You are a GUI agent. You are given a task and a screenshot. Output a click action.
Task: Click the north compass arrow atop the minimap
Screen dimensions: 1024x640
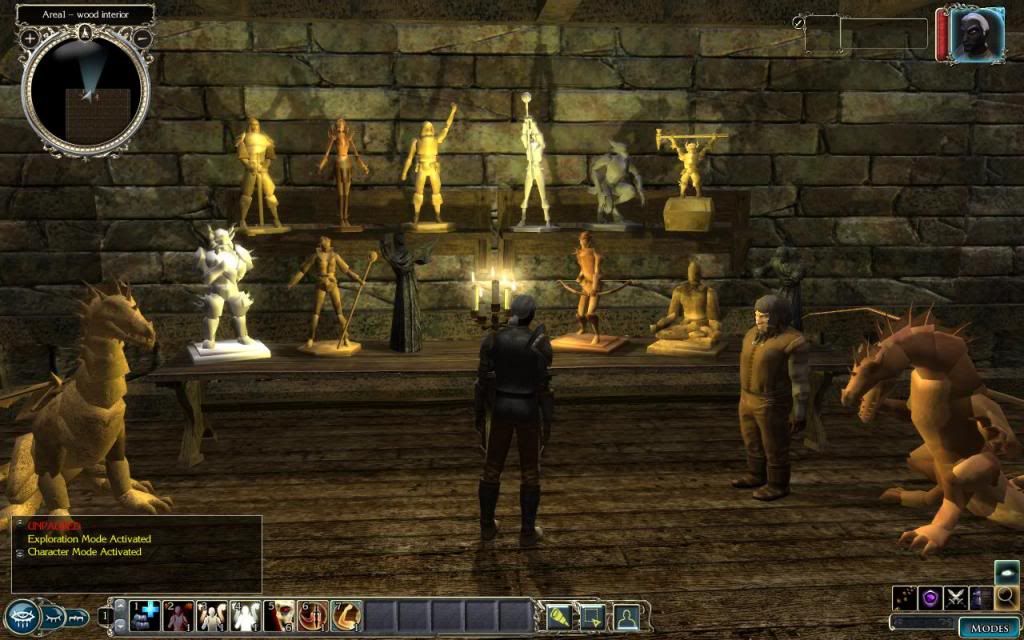coord(86,32)
